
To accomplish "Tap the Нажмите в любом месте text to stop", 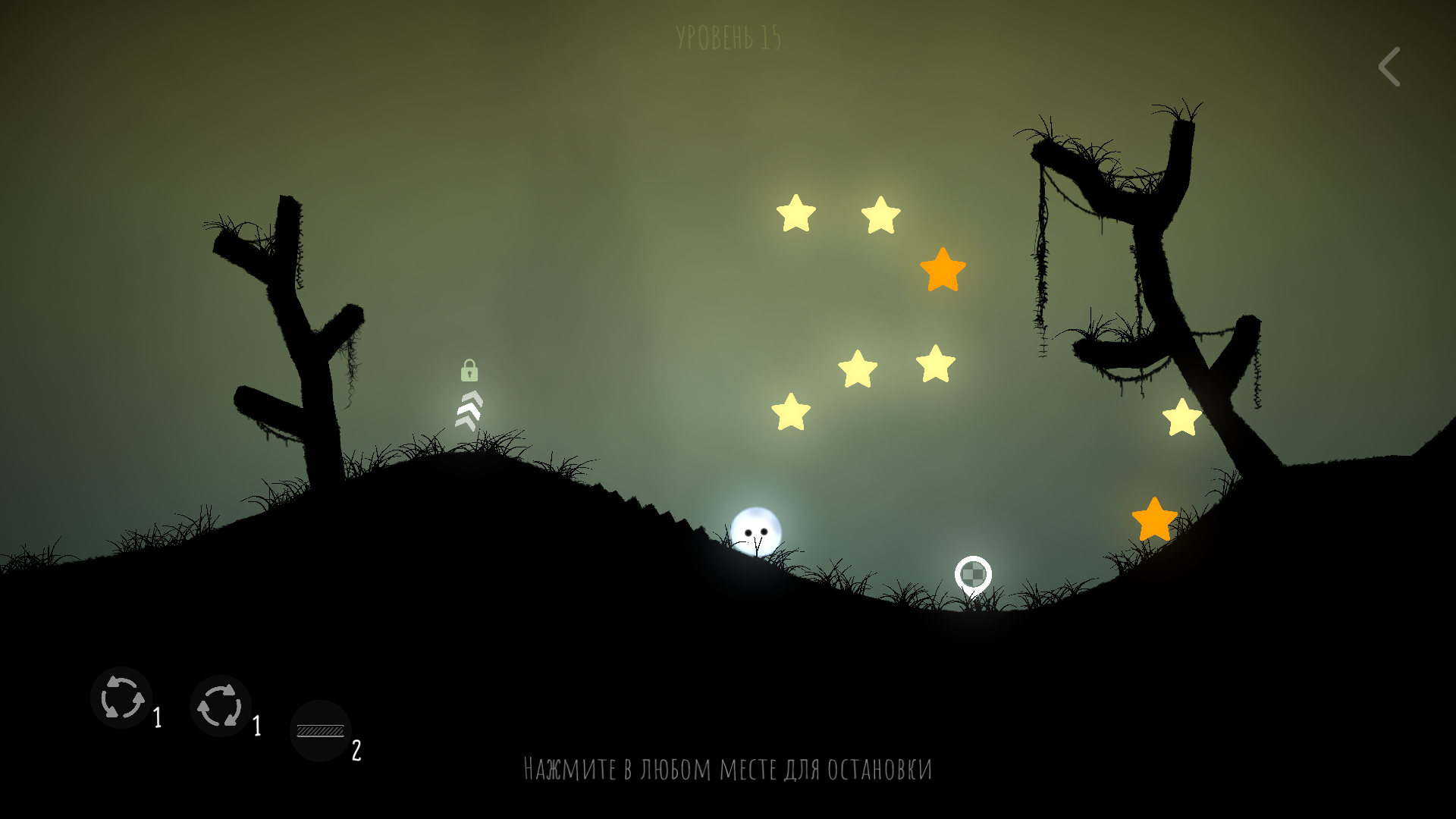I will coord(728,768).
